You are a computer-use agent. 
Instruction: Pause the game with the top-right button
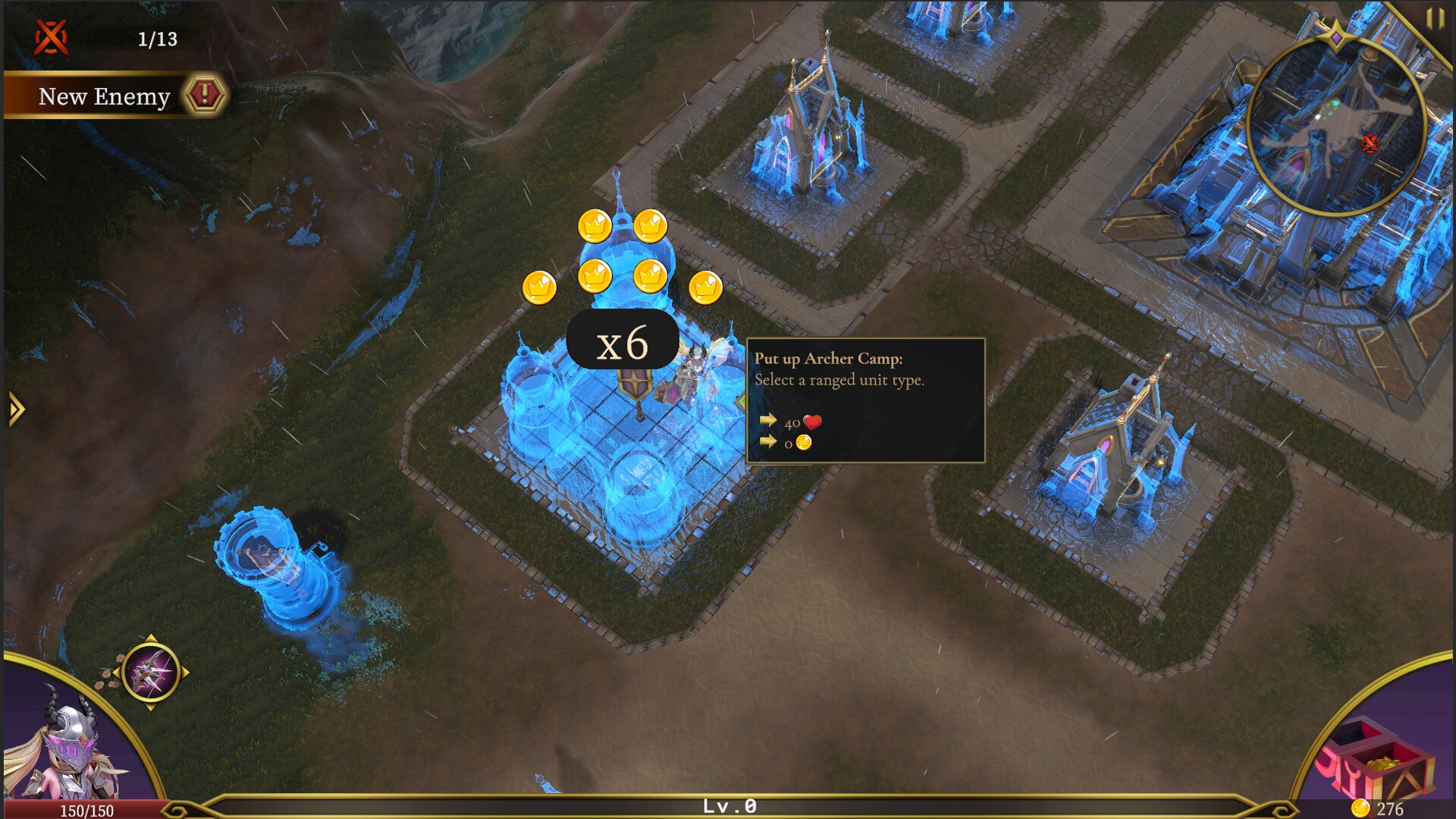pyautogui.click(x=1434, y=18)
